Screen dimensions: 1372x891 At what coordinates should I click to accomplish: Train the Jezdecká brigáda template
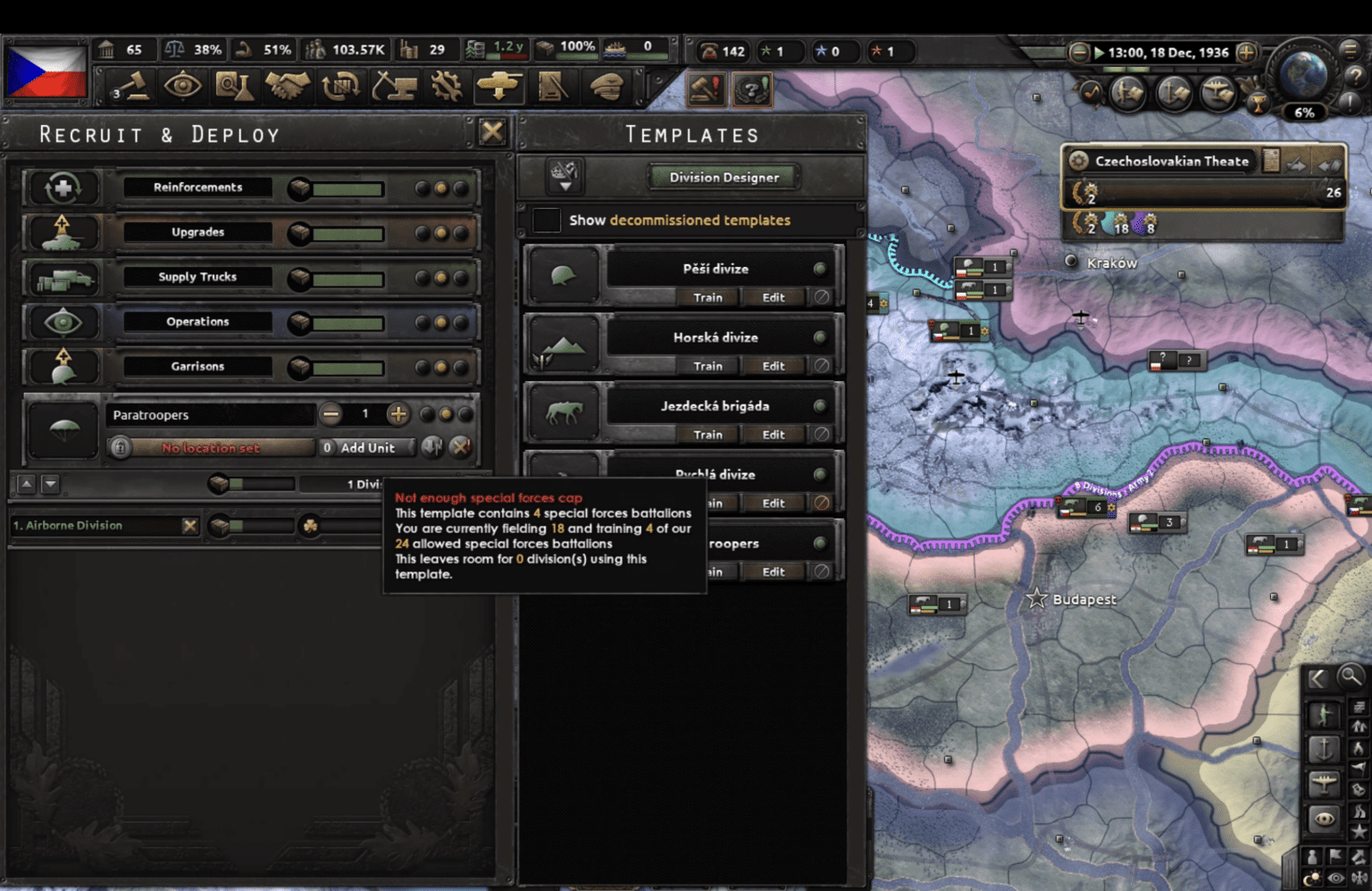[x=707, y=435]
